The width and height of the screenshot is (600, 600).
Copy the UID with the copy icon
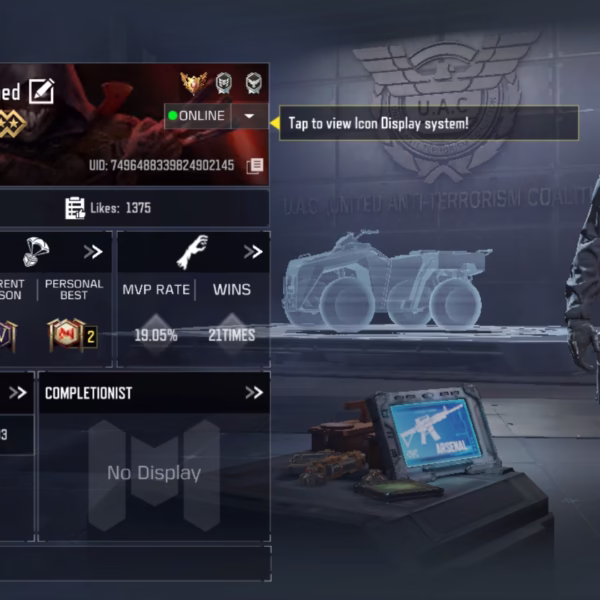256,165
